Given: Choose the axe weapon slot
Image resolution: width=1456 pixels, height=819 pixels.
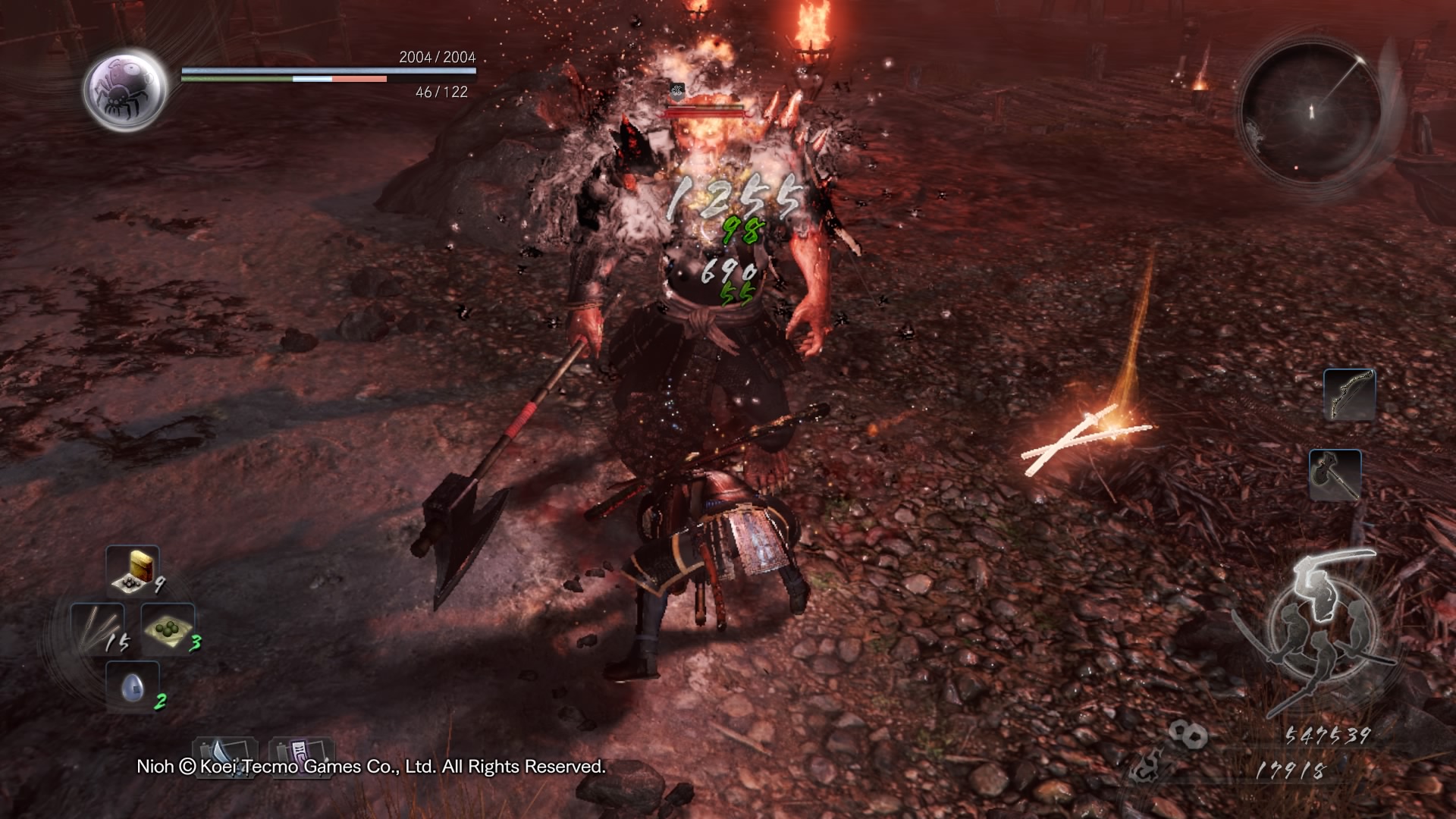Looking at the screenshot, I should click(1335, 475).
